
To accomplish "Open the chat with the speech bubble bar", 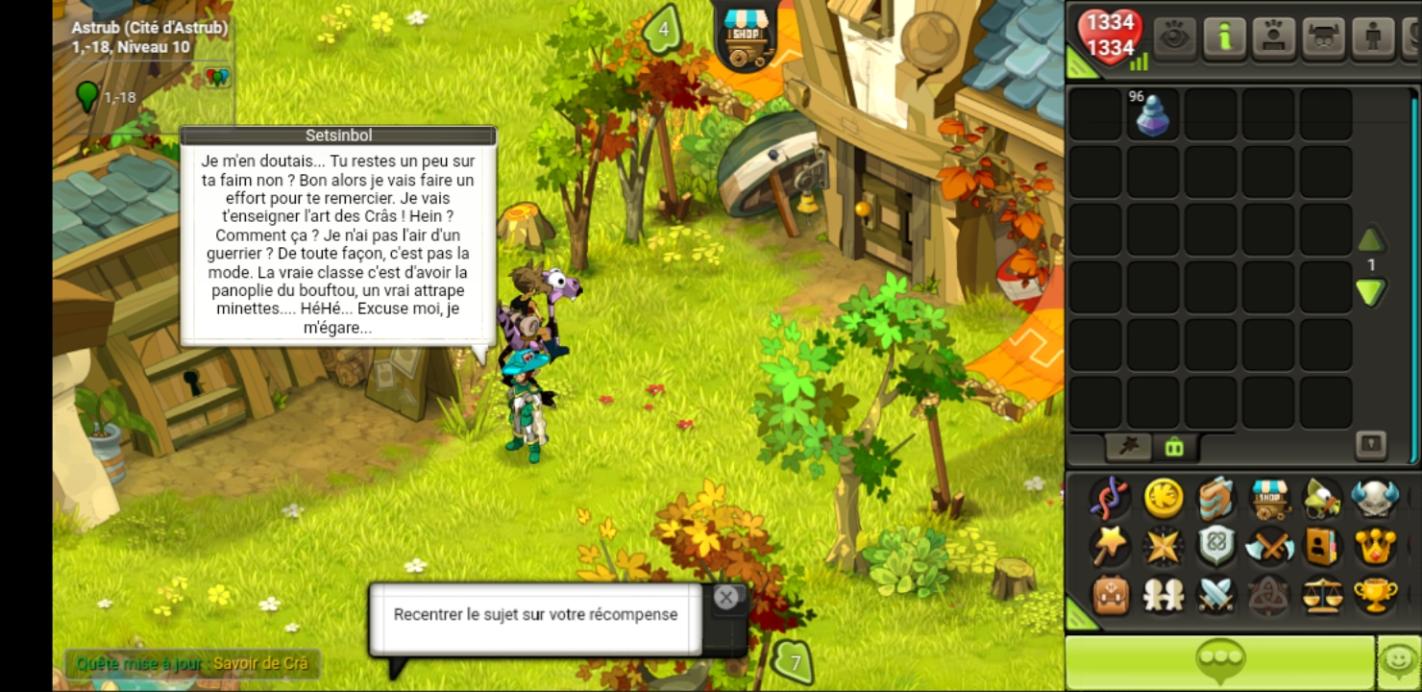I will point(1218,662).
